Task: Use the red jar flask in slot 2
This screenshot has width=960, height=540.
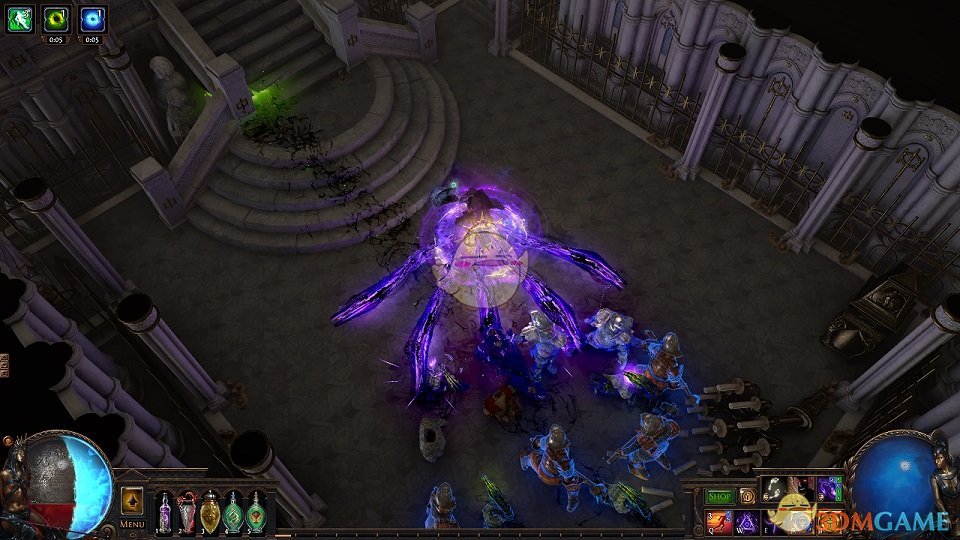Action: (187, 512)
